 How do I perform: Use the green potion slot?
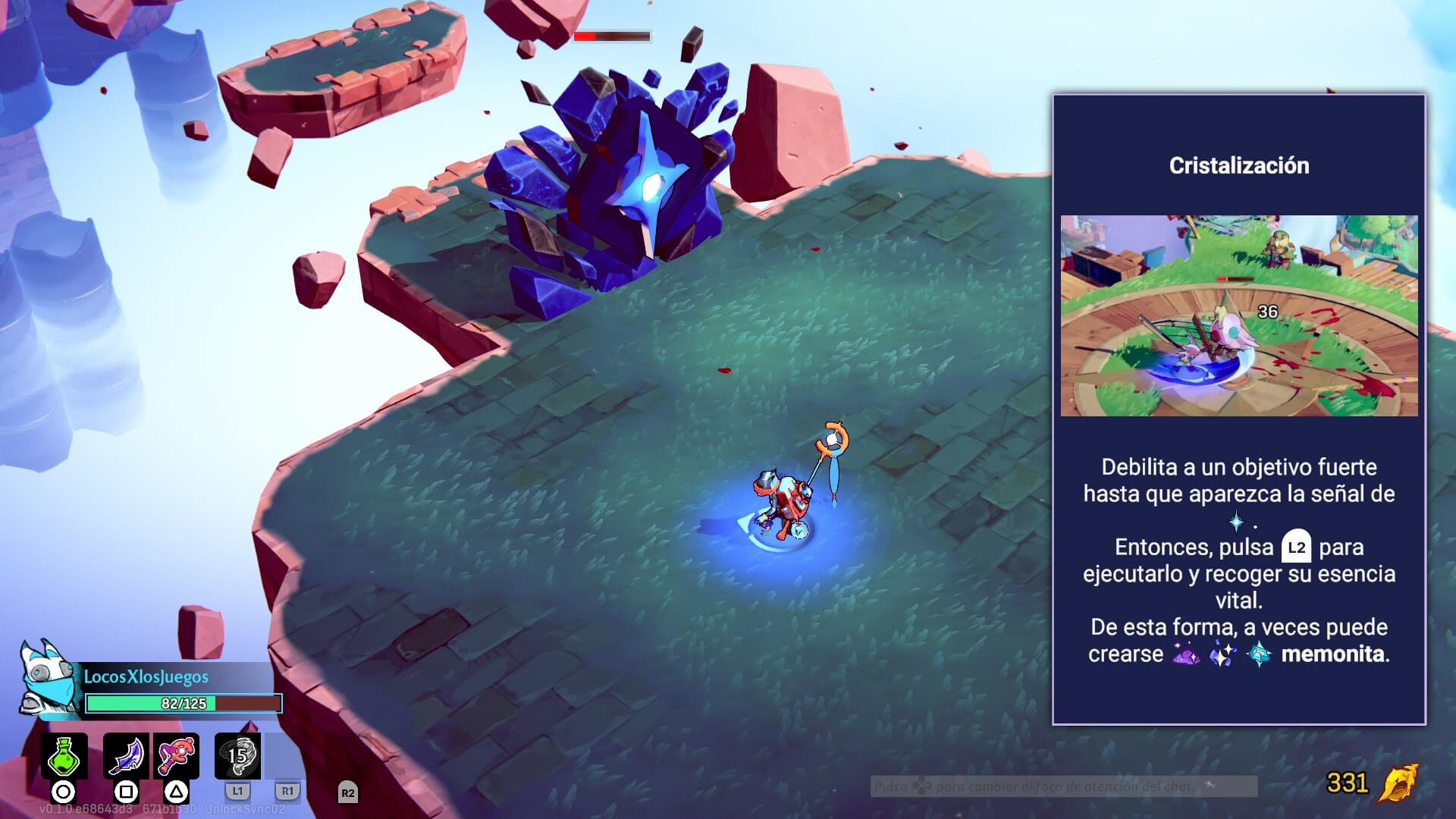pyautogui.click(x=64, y=755)
